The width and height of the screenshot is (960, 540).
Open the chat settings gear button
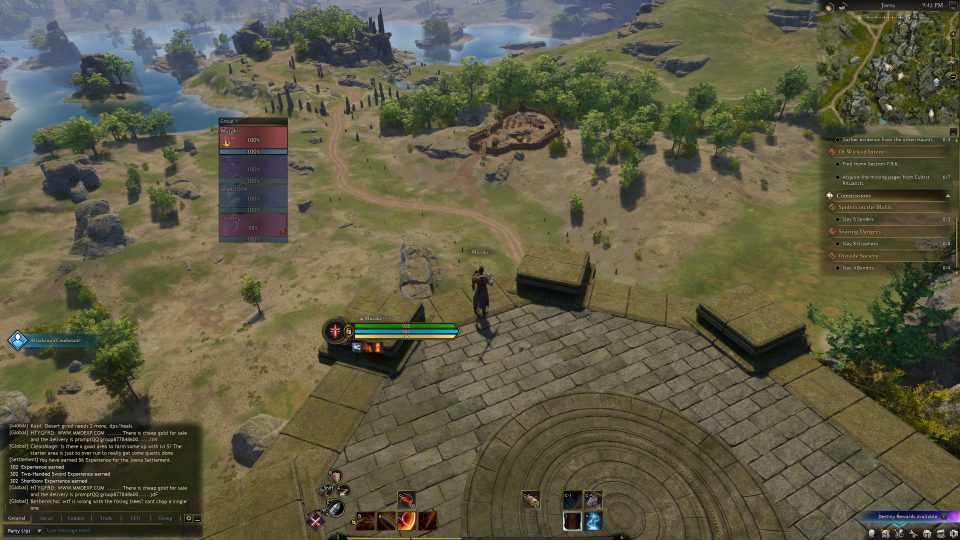coord(189,518)
